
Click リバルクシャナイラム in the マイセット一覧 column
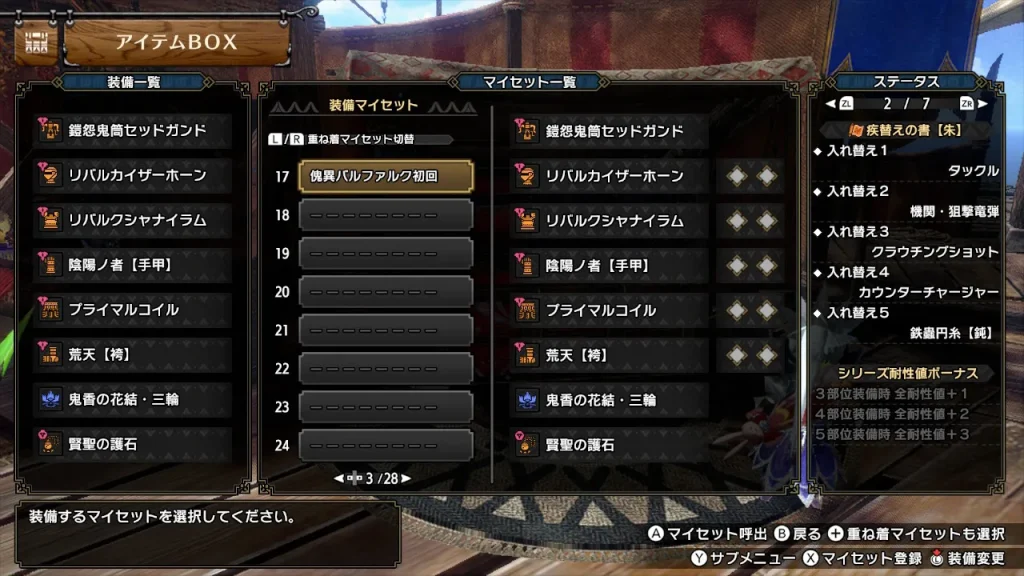tap(612, 221)
